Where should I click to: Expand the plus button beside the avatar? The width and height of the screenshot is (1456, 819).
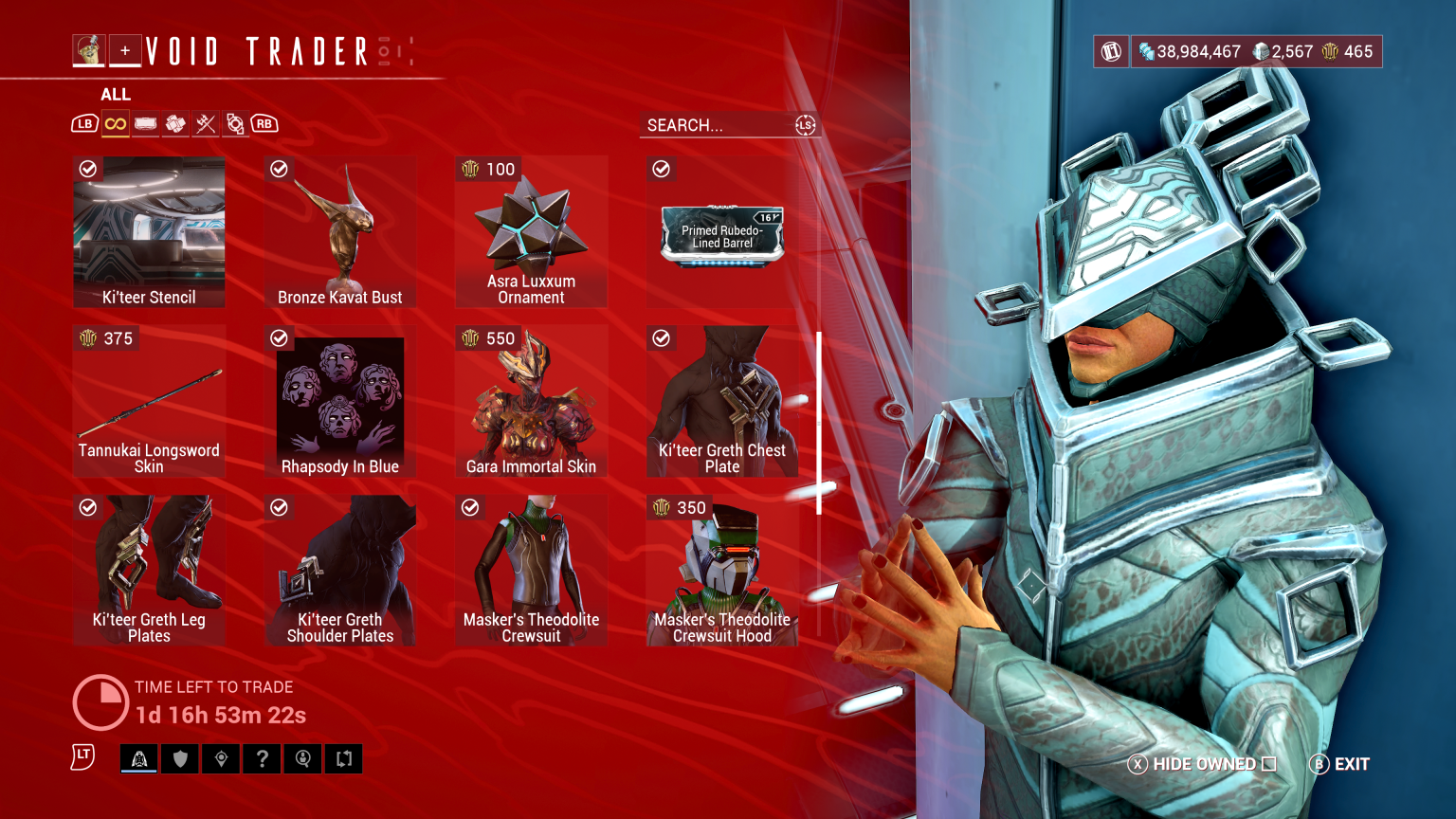125,50
